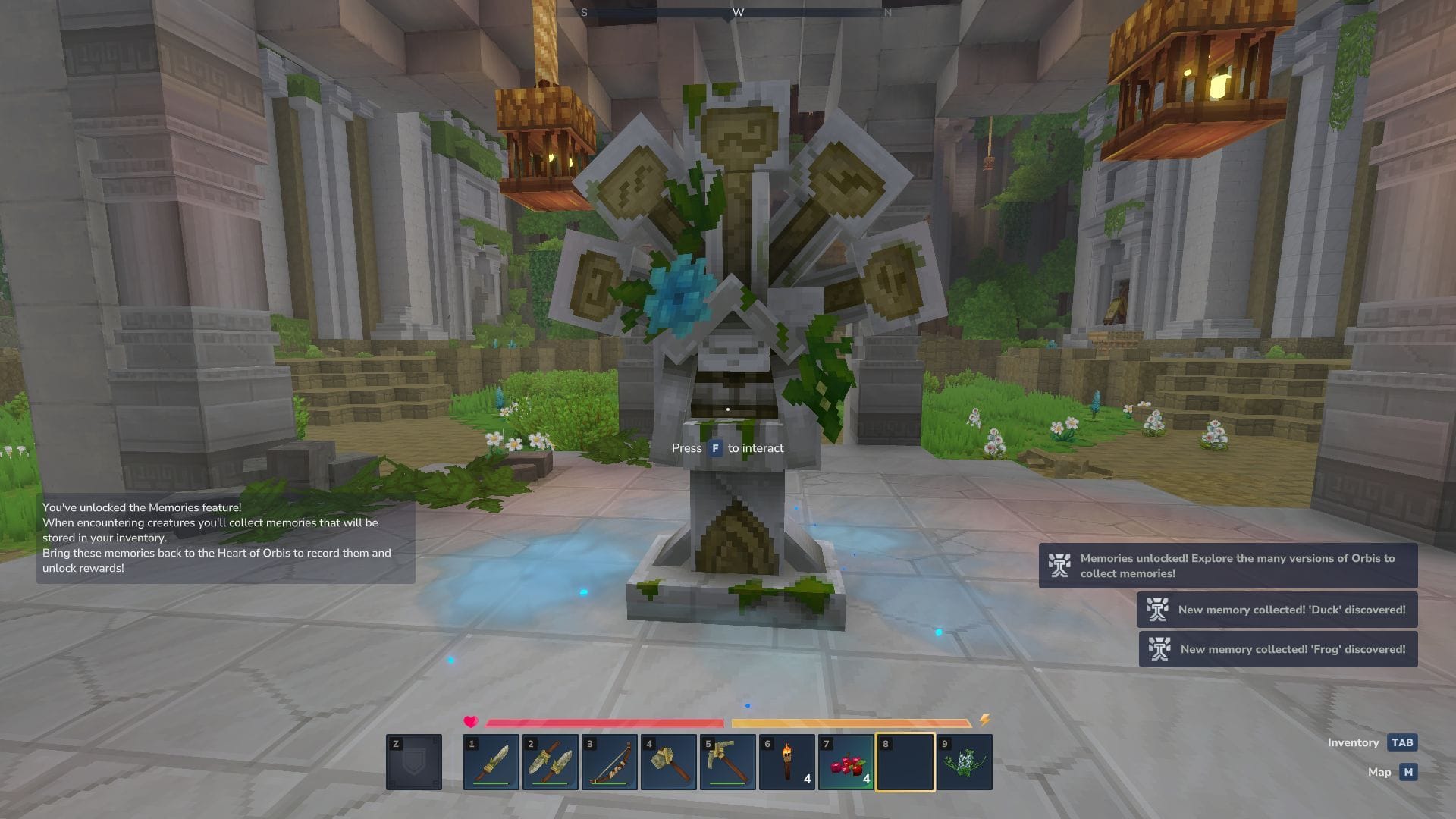Select the crude sword in hotbar slot 1
1456x819 pixels.
(491, 762)
